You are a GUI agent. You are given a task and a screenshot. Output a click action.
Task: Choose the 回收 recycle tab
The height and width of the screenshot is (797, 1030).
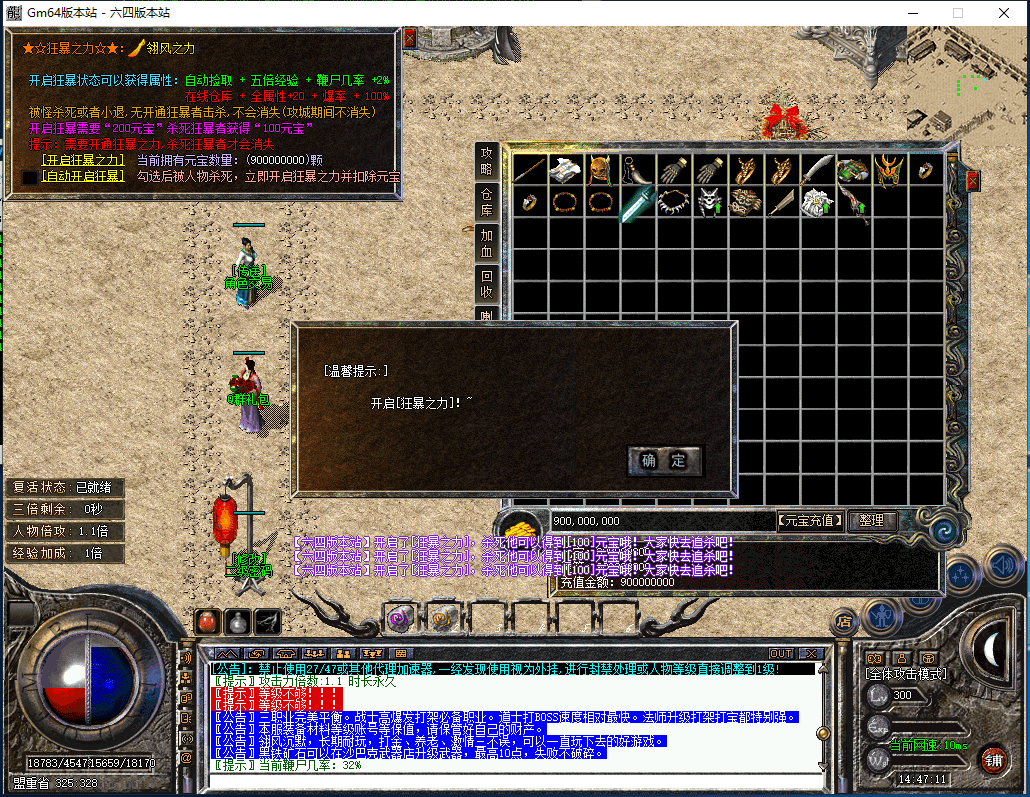pyautogui.click(x=487, y=284)
